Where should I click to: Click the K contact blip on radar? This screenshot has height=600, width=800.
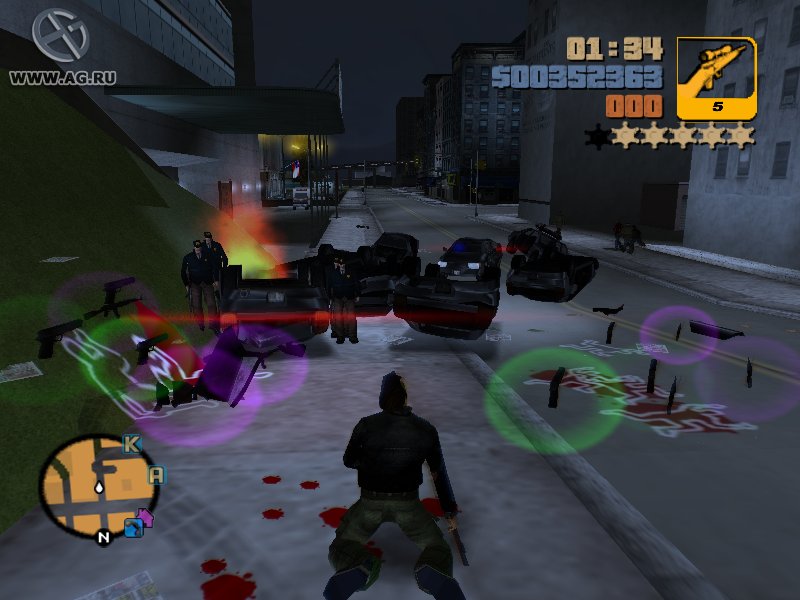131,443
